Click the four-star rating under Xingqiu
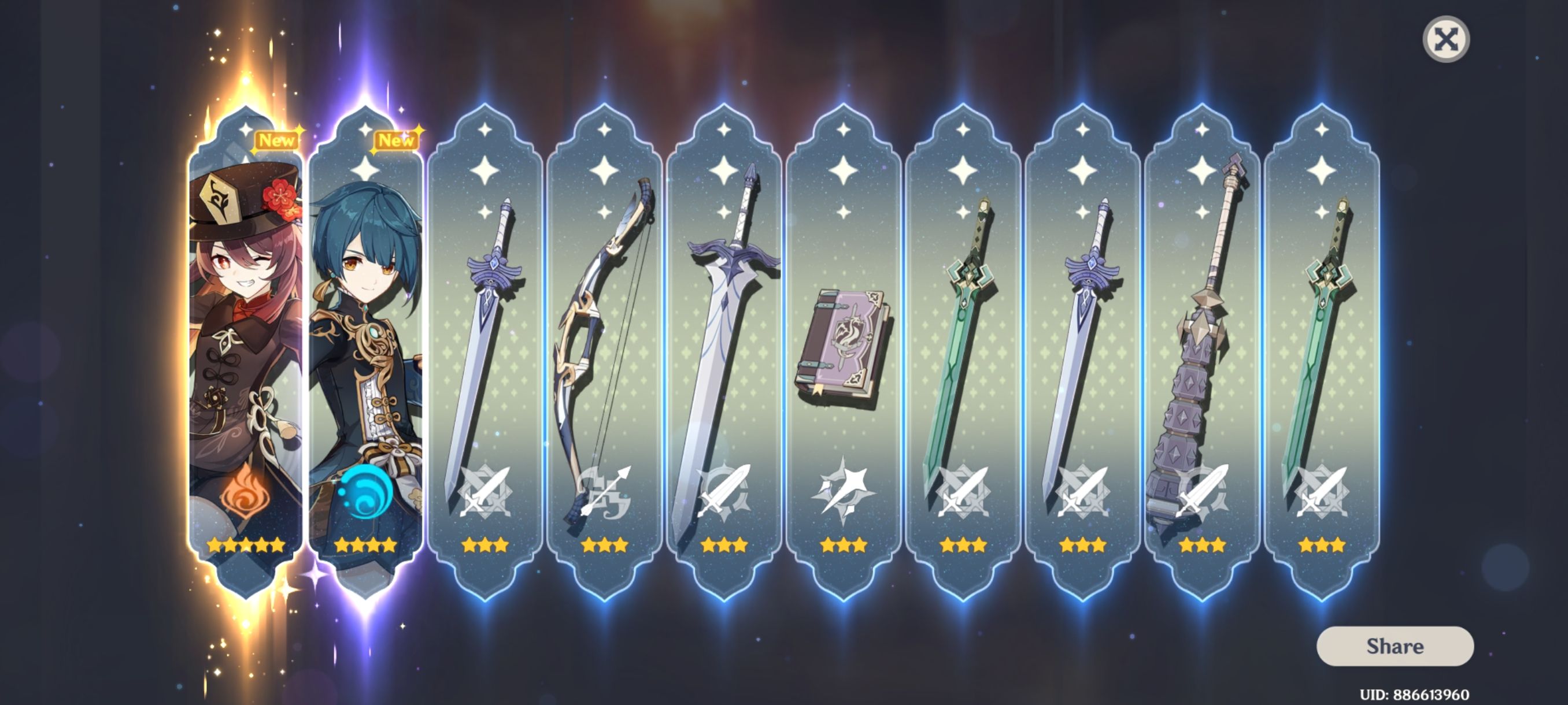Viewport: 1568px width, 705px height. coord(365,546)
